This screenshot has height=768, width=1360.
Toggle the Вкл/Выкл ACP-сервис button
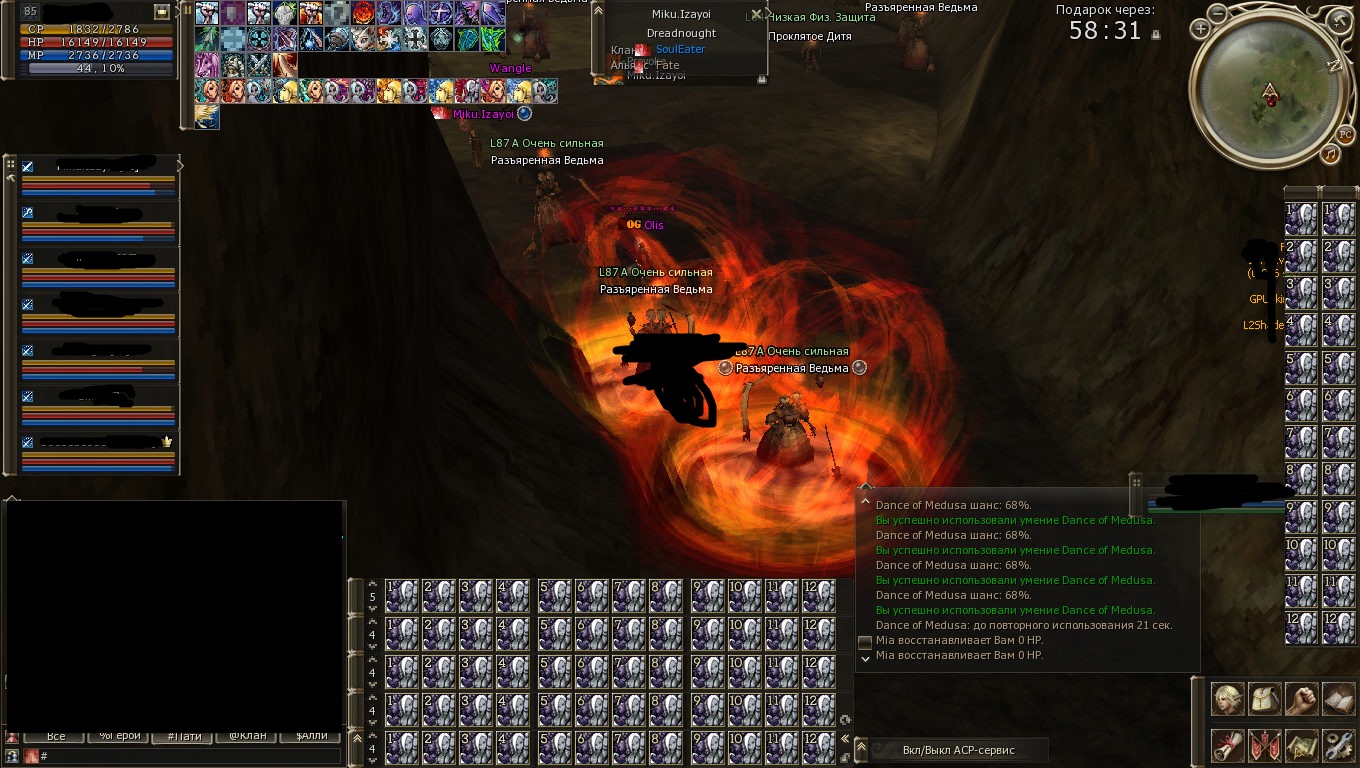pos(958,751)
